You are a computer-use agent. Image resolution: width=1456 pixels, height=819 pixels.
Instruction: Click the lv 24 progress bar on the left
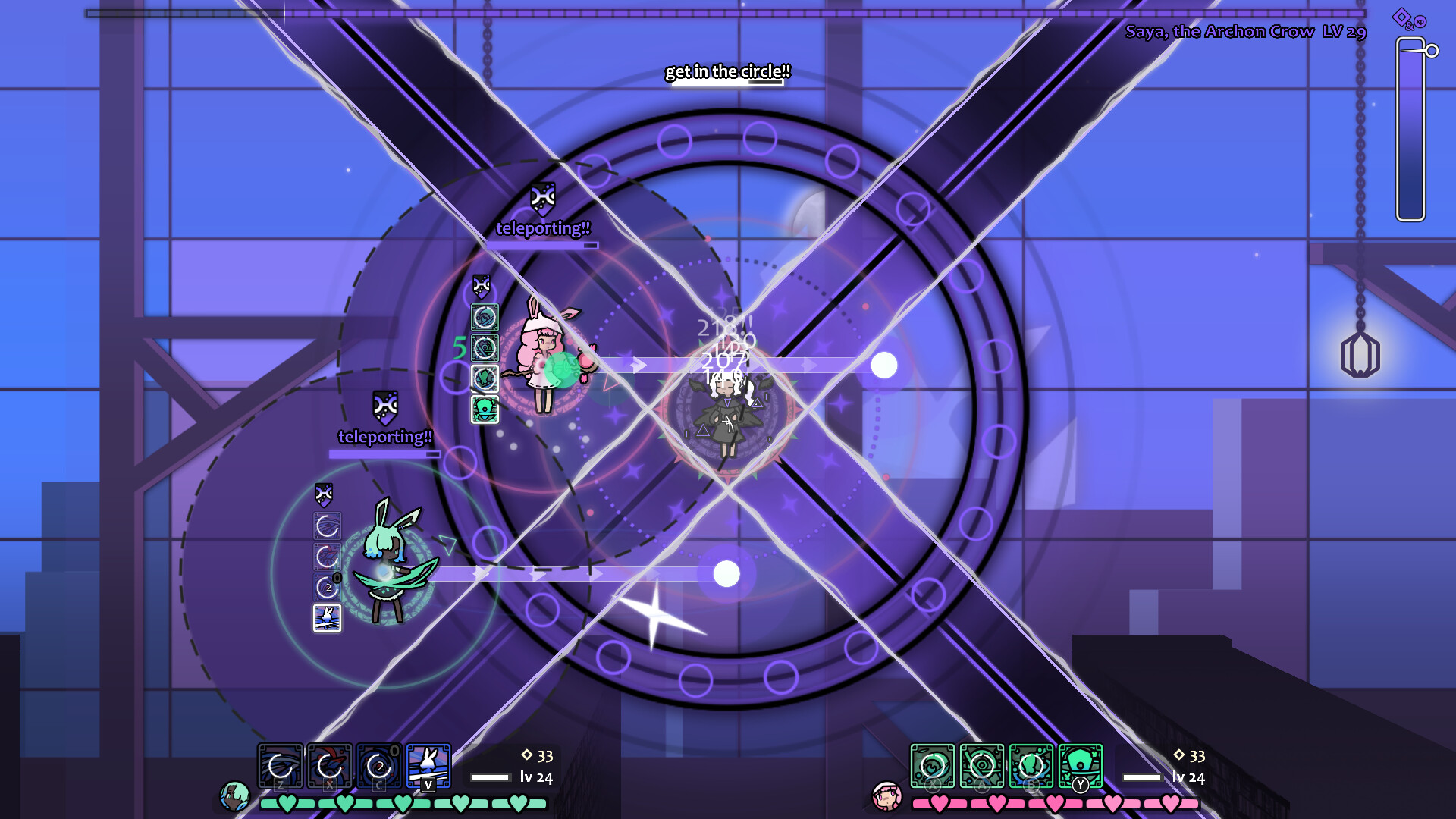(x=491, y=777)
